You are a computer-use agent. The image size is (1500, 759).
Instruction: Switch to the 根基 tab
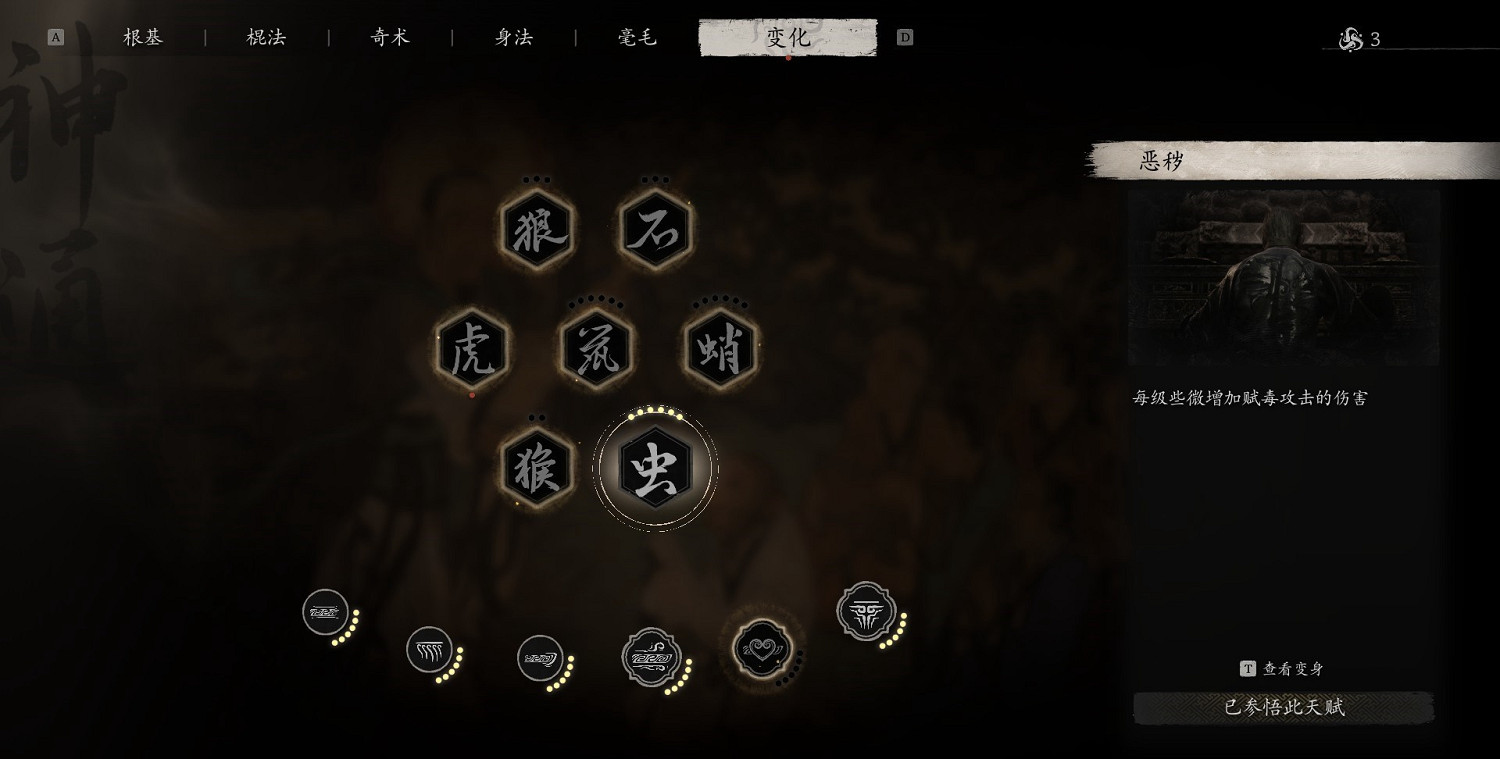(x=141, y=37)
